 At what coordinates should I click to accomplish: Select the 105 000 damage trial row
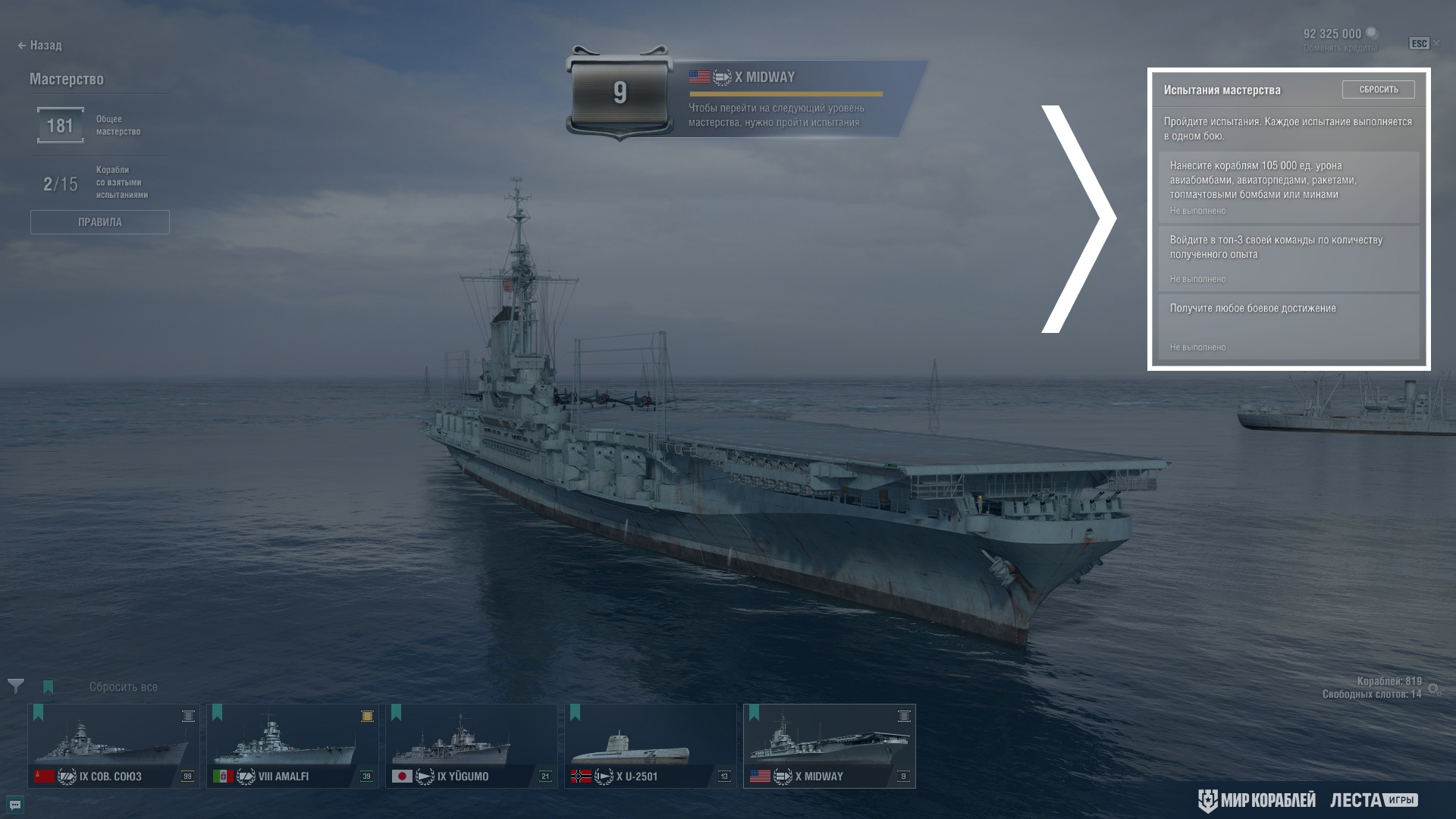click(1288, 187)
